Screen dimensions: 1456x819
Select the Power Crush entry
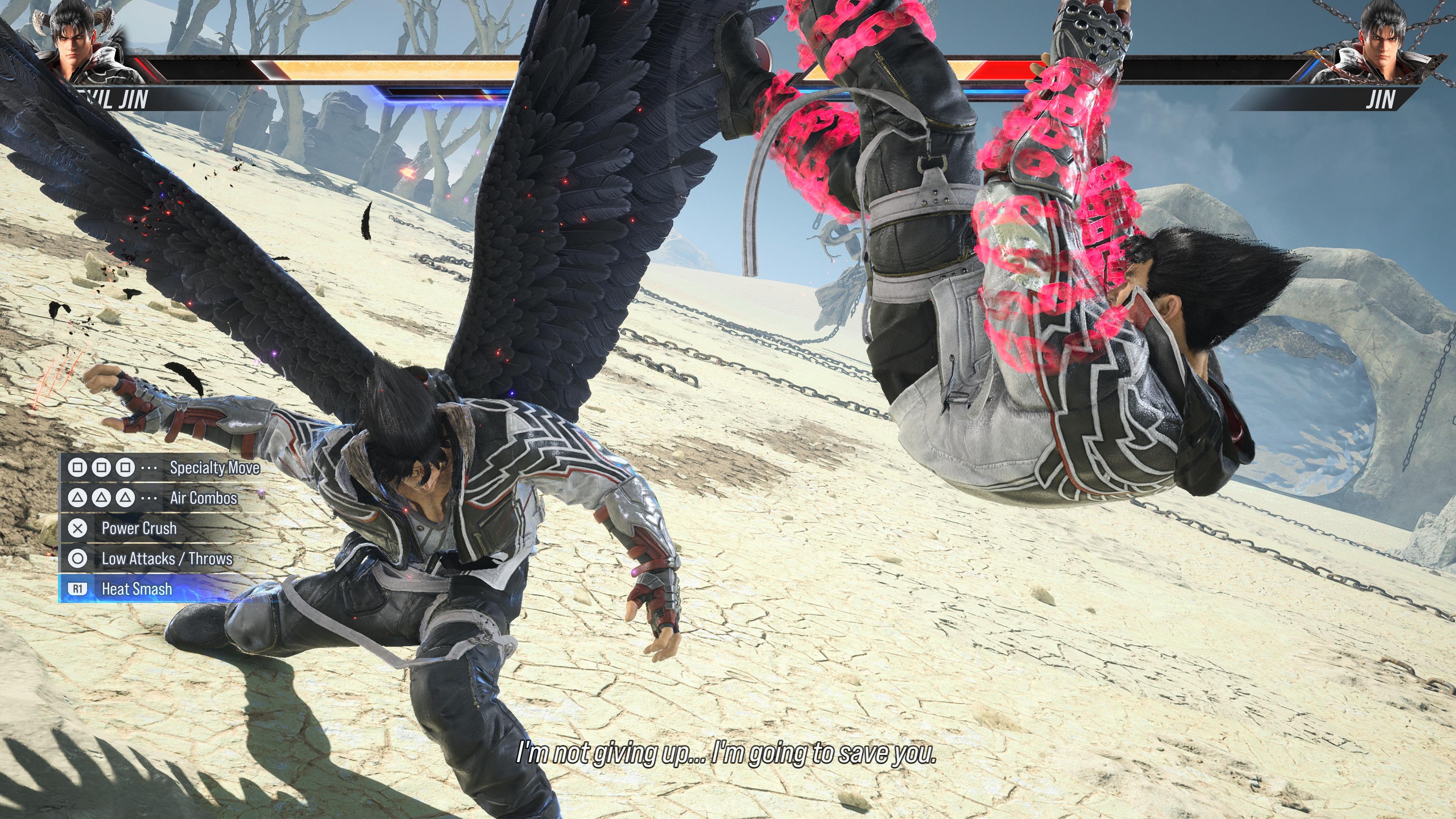click(x=139, y=529)
